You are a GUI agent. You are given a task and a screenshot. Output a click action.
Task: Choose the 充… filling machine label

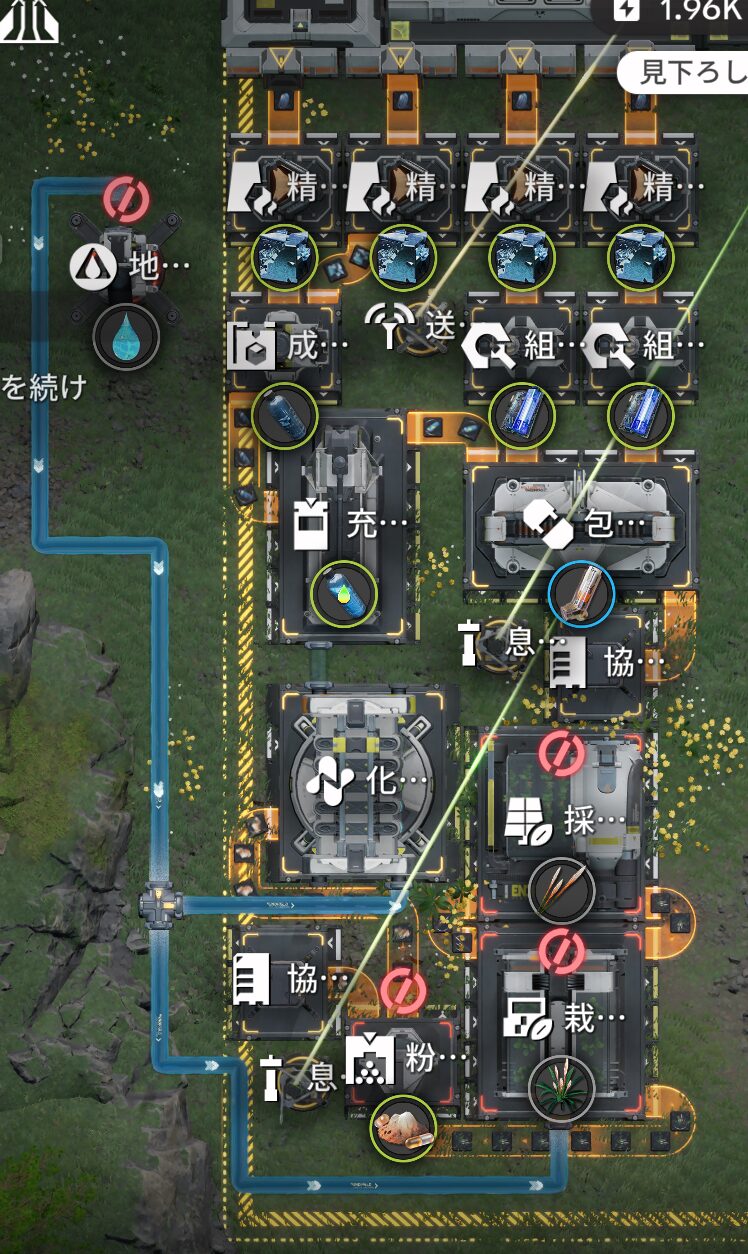tap(350, 523)
